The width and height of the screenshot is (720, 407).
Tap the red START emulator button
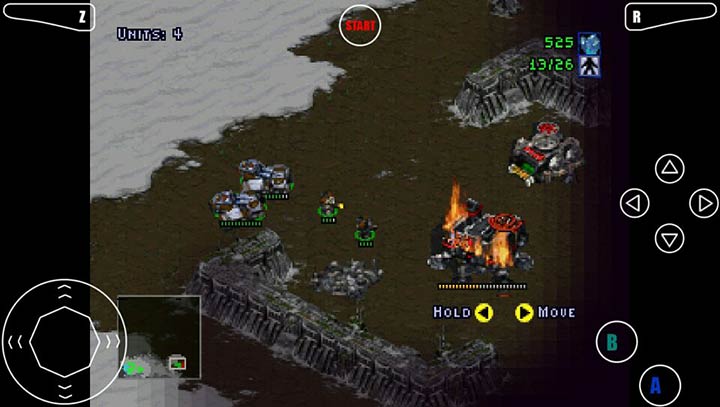coord(360,26)
